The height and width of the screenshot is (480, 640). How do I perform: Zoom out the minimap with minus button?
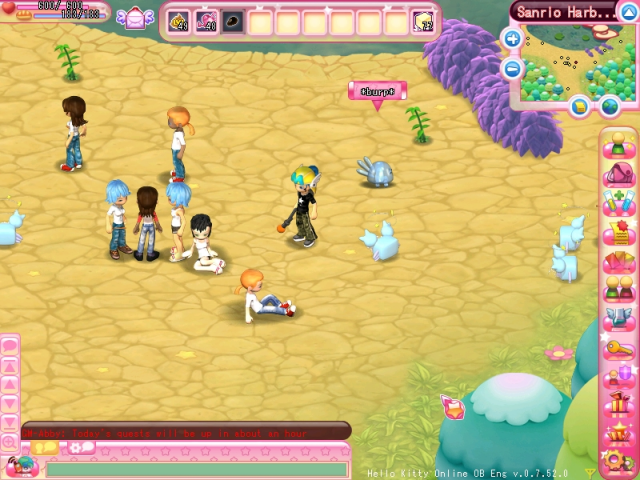pyautogui.click(x=512, y=68)
